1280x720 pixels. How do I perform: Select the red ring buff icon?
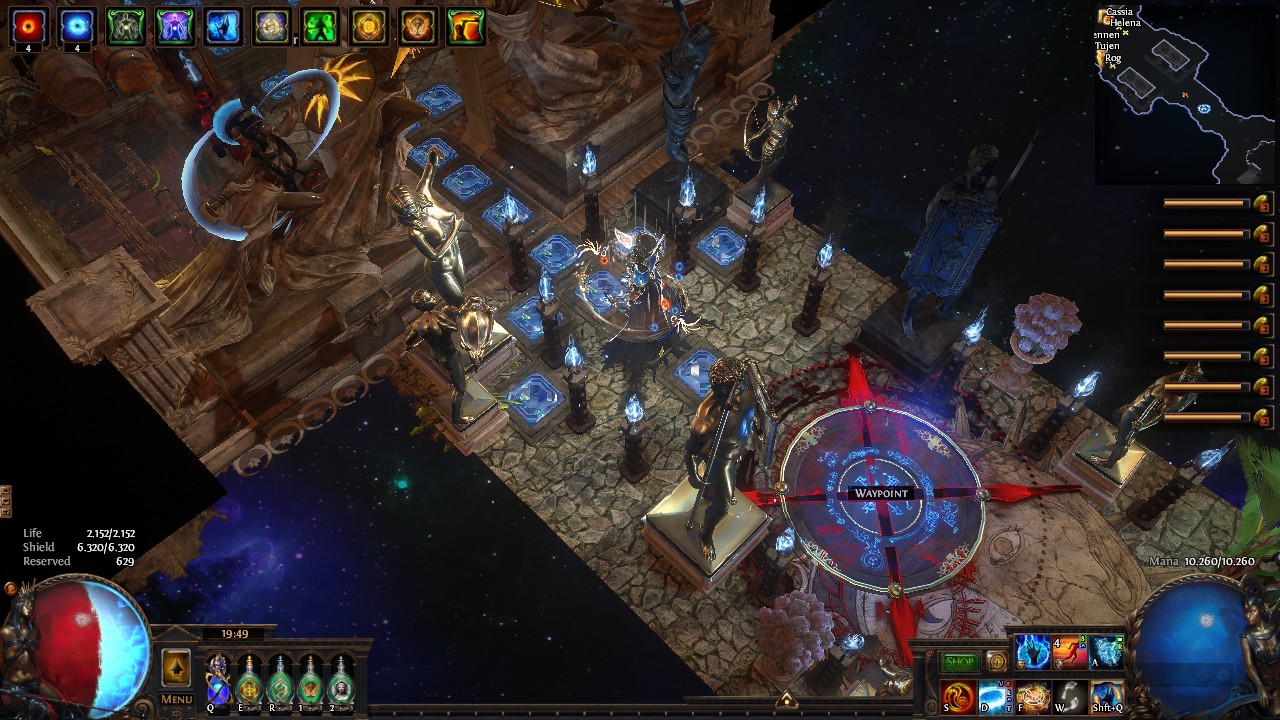pos(28,27)
